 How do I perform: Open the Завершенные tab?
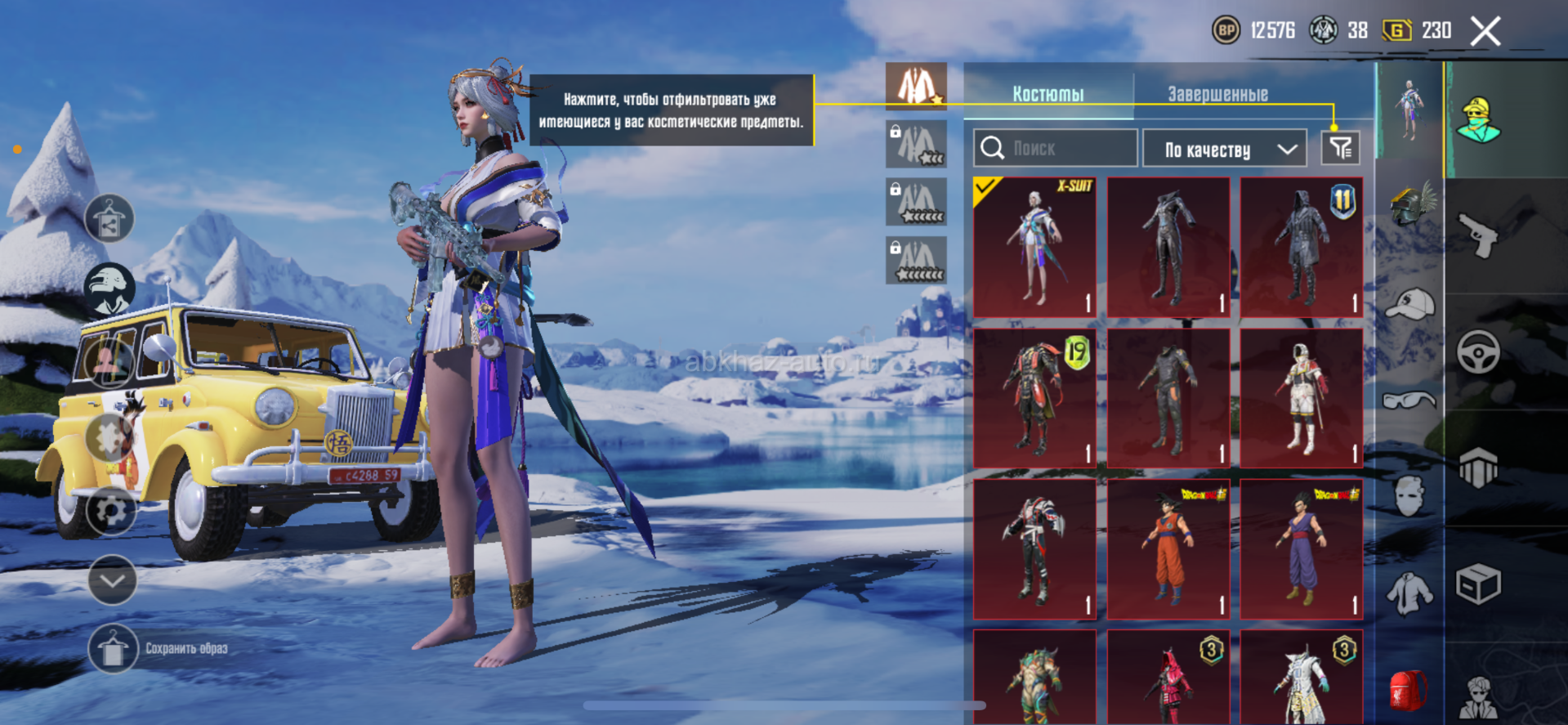click(1217, 94)
